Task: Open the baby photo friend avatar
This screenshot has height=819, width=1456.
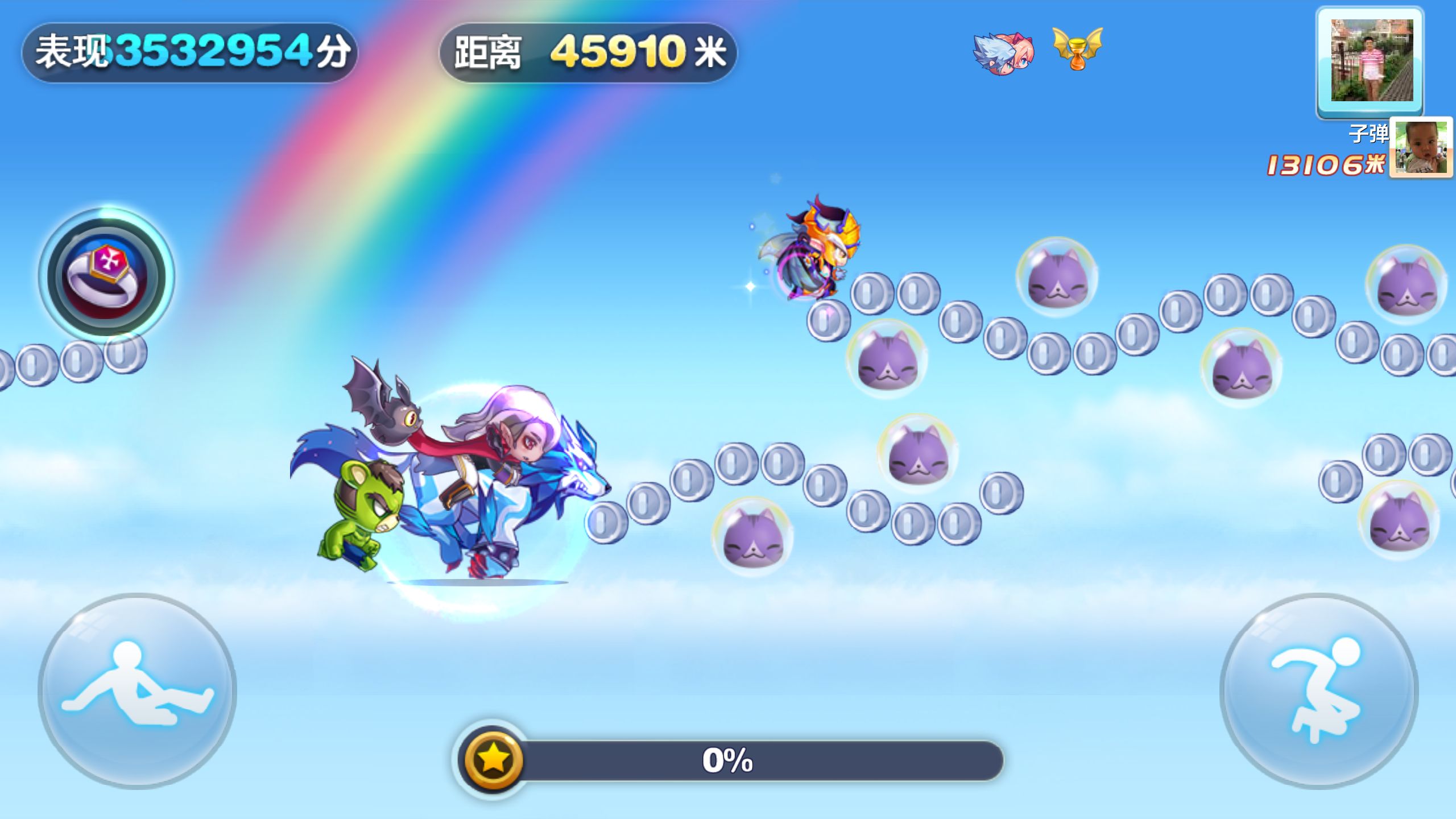Action: point(1421,147)
